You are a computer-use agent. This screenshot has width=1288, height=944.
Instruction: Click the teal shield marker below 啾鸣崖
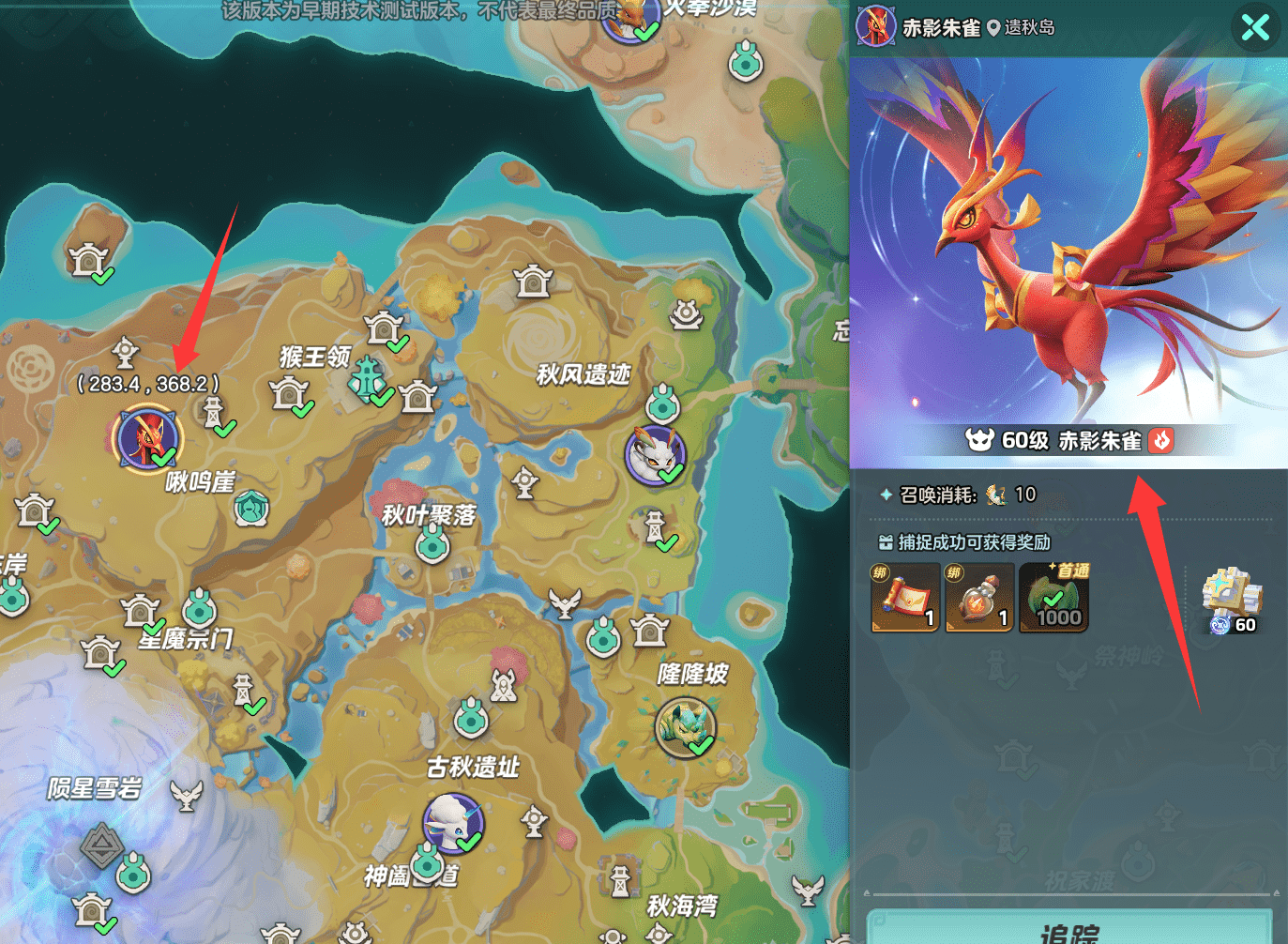(x=251, y=509)
